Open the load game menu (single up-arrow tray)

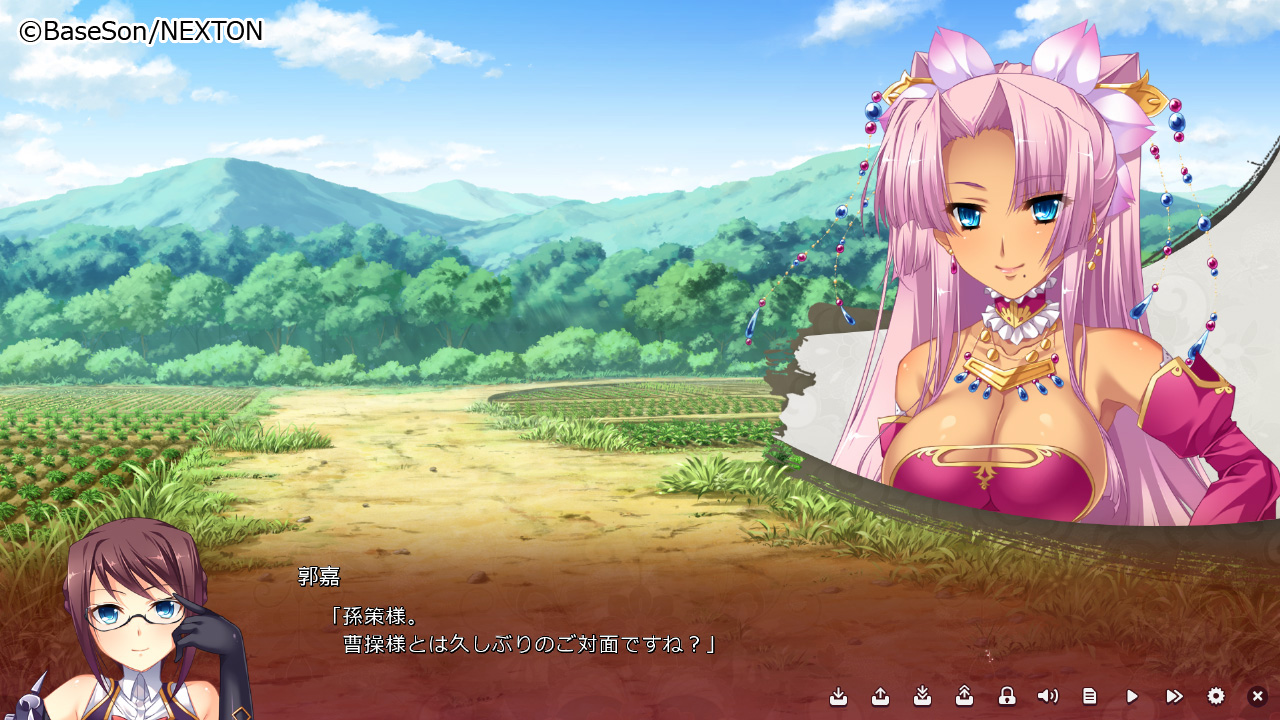pos(881,696)
